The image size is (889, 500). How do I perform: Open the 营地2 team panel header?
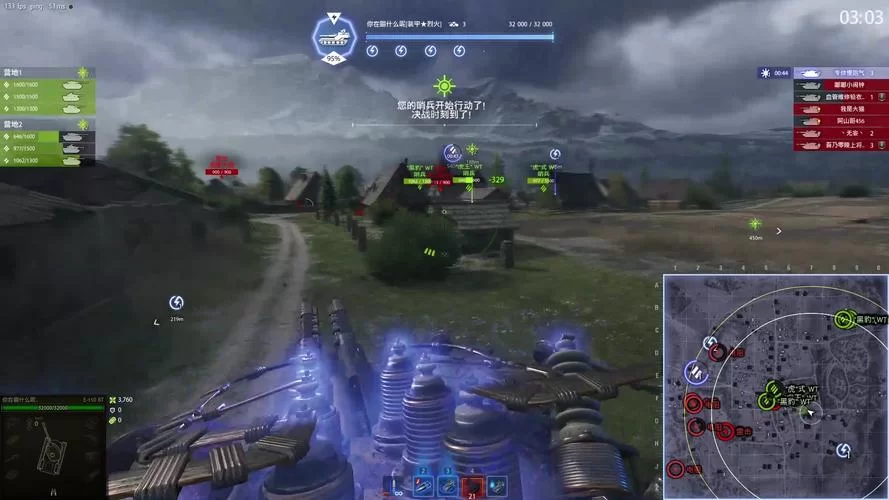tap(48, 124)
